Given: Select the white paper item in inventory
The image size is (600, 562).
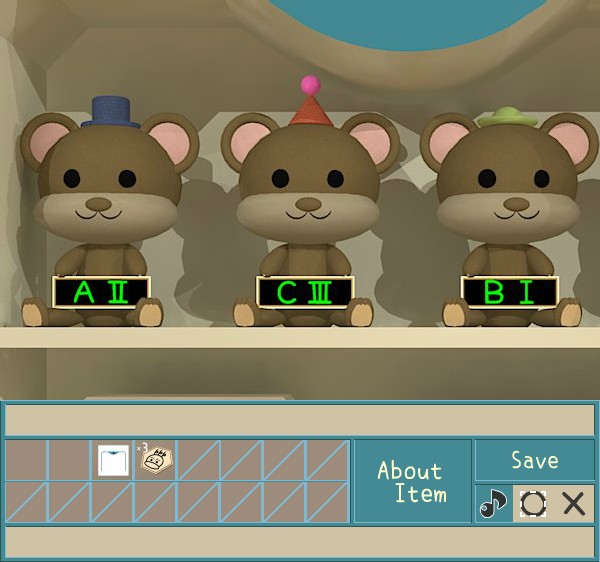Looking at the screenshot, I should [x=112, y=460].
